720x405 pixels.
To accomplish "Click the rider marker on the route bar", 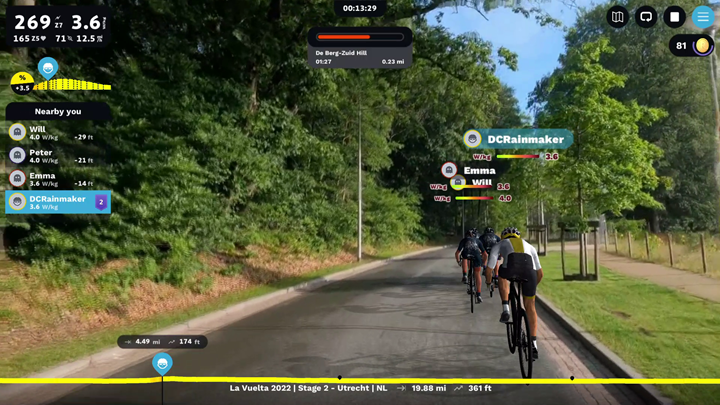I will point(162,363).
